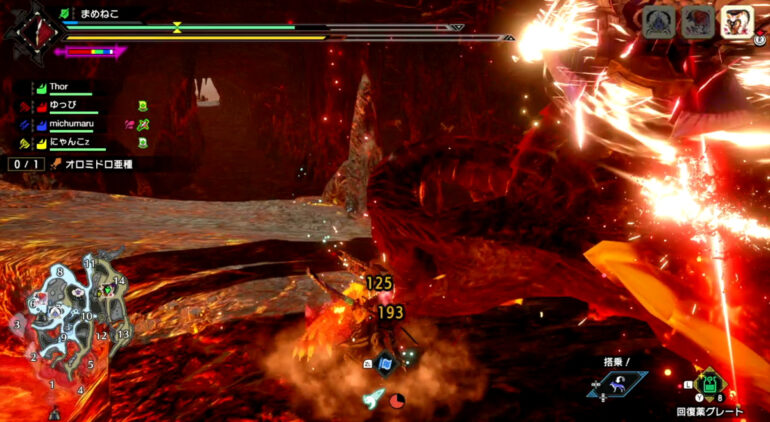
Task: Select the highlighted target monster icon
Action: coord(735,22)
